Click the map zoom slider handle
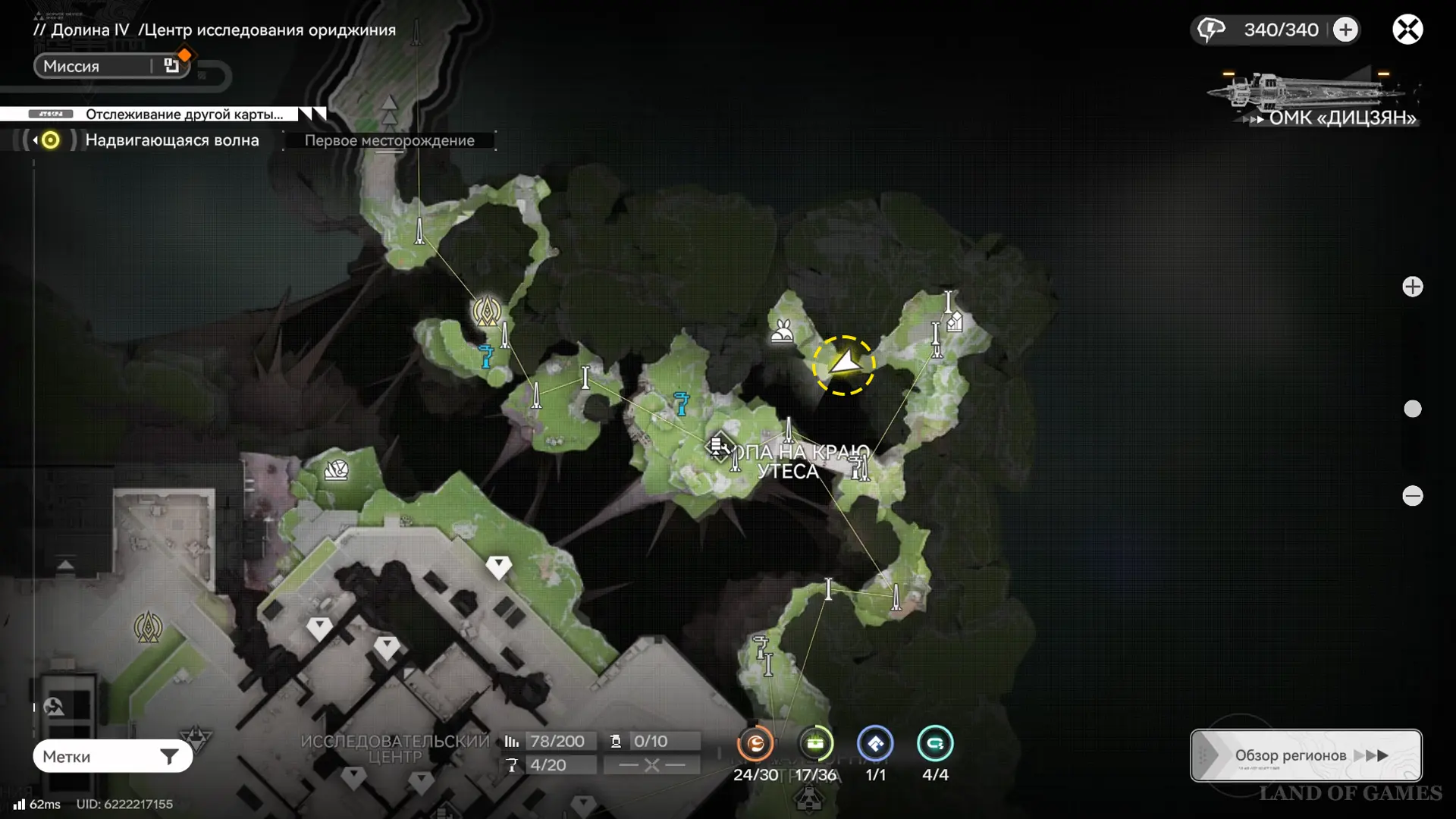 pos(1412,409)
